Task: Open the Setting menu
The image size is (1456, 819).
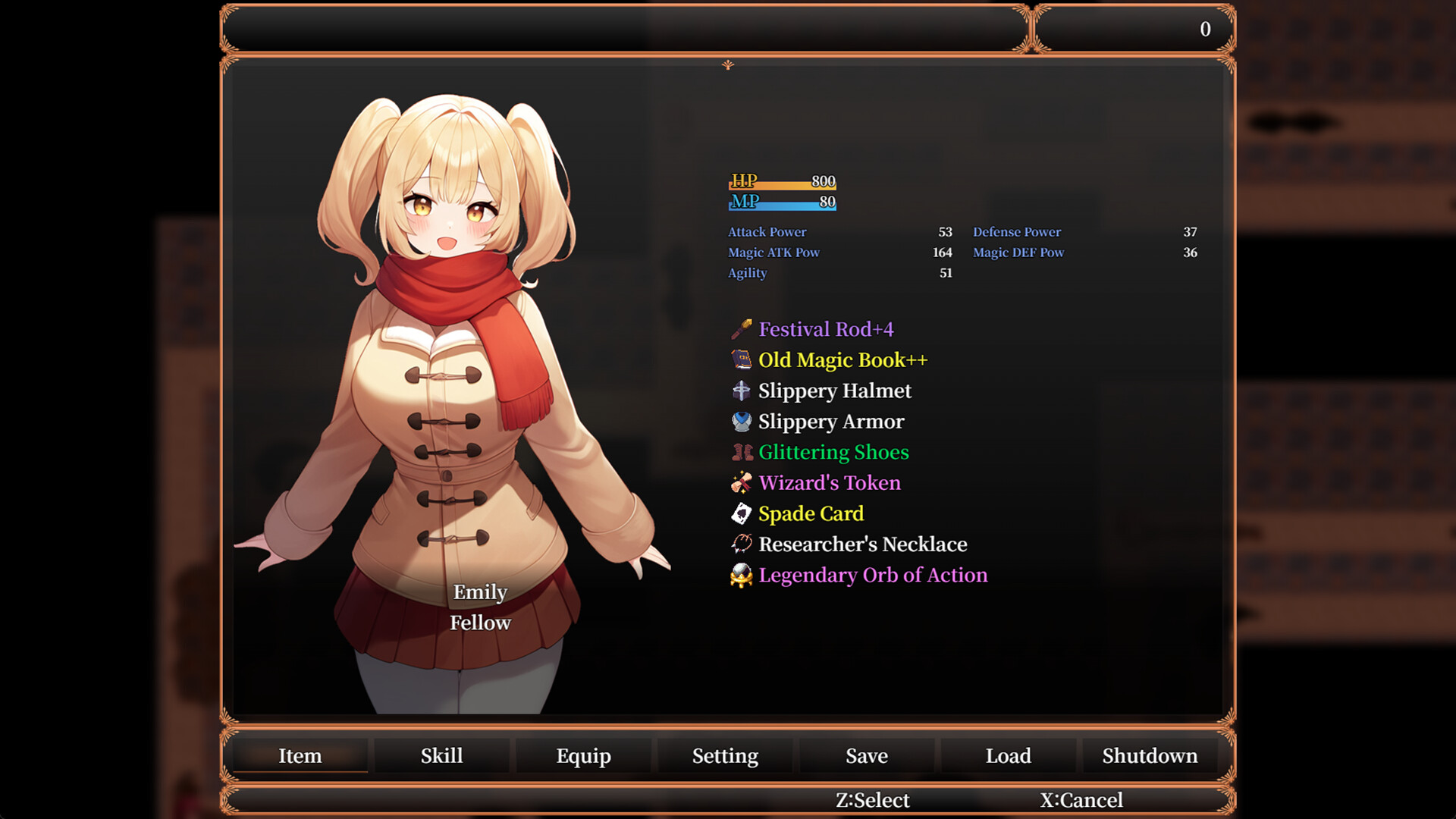Action: (724, 755)
